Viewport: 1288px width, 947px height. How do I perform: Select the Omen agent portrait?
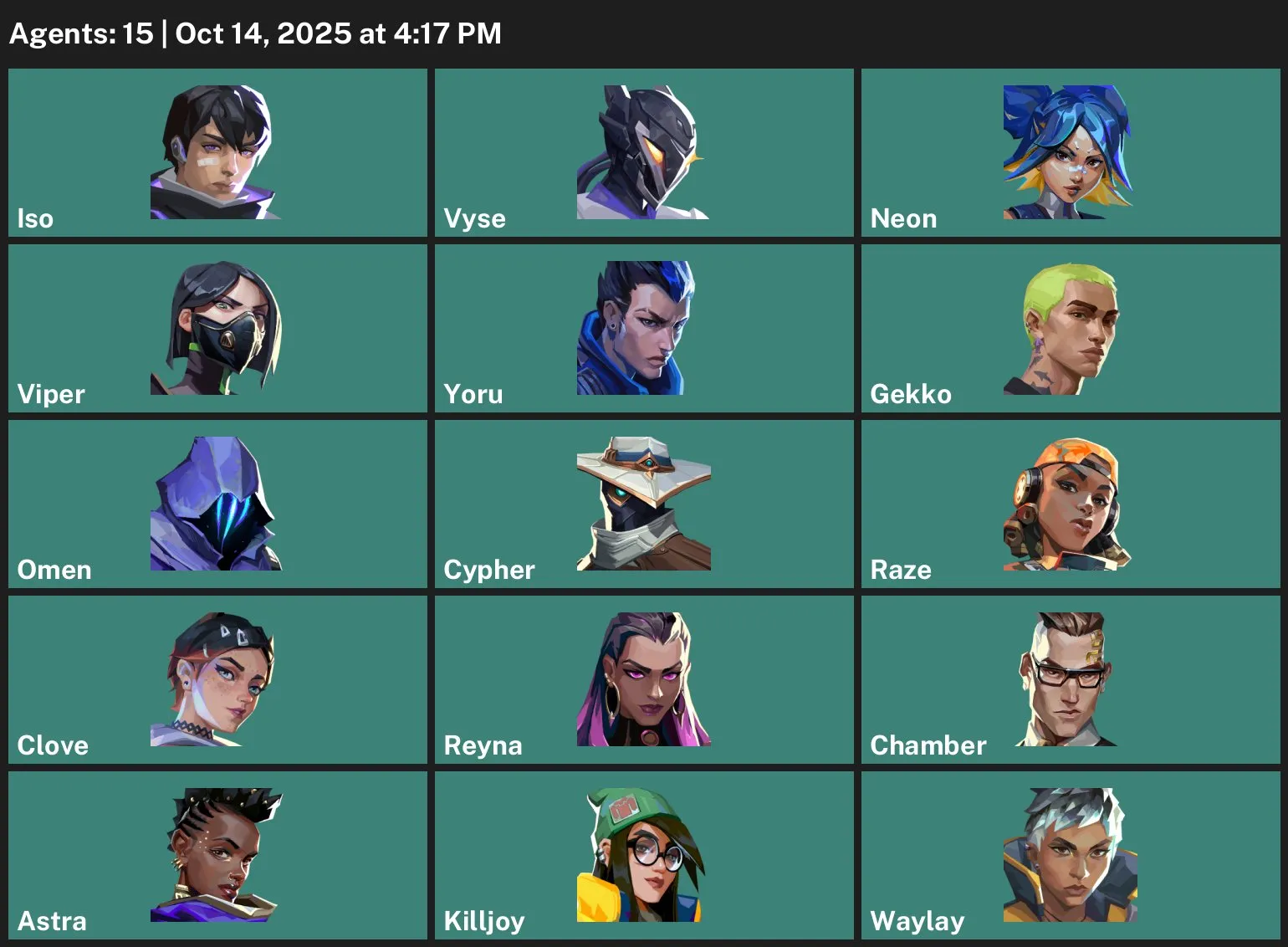216,502
